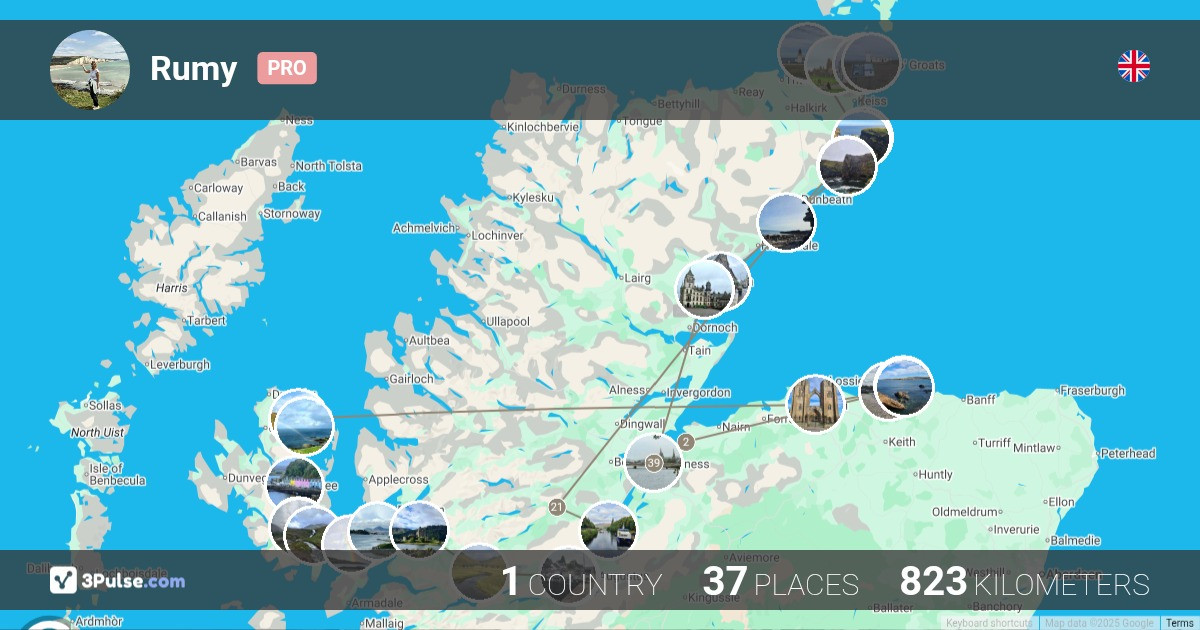
Task: Show the map's Keyboard shortcuts
Action: 989,623
